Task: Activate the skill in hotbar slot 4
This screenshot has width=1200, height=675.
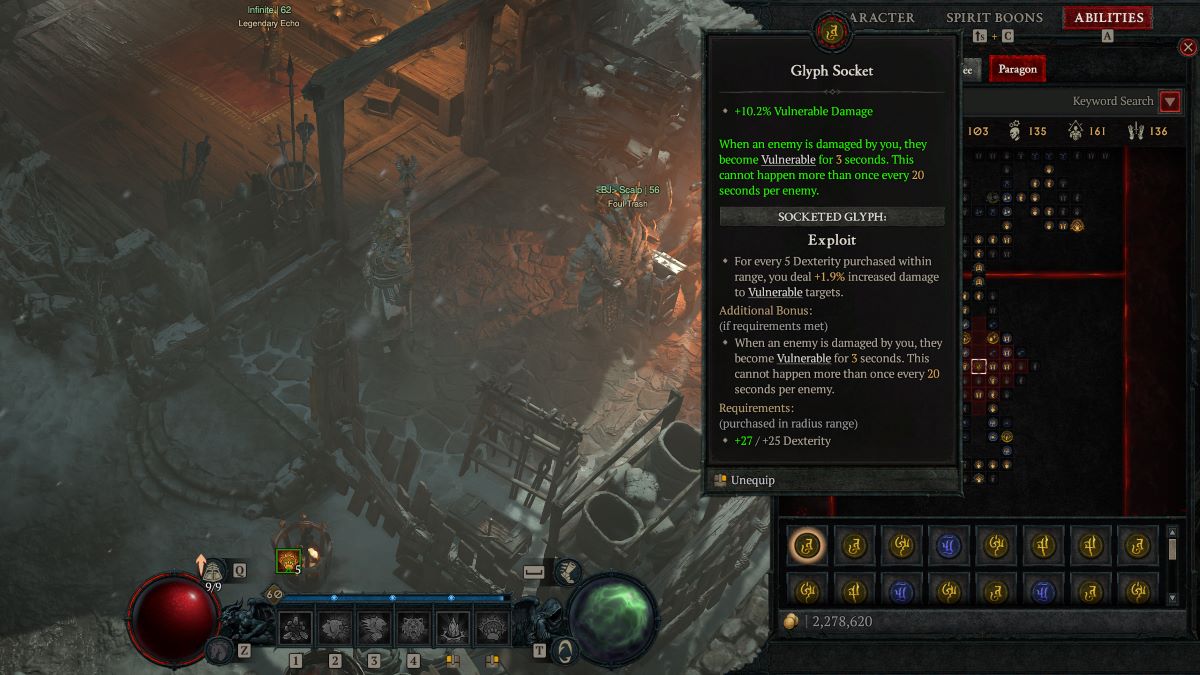Action: [x=413, y=629]
